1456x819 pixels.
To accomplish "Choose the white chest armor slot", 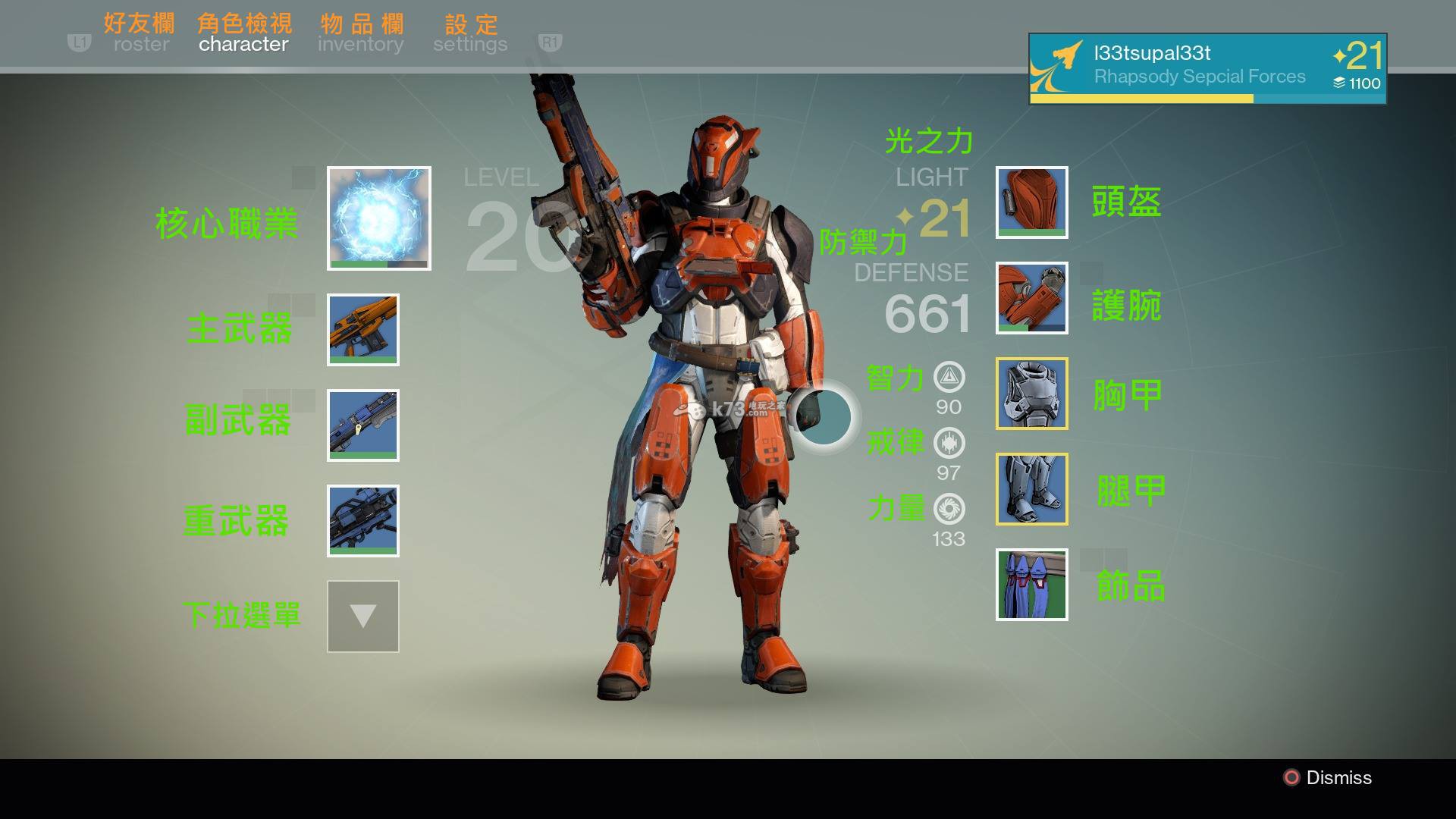I will point(1032,394).
